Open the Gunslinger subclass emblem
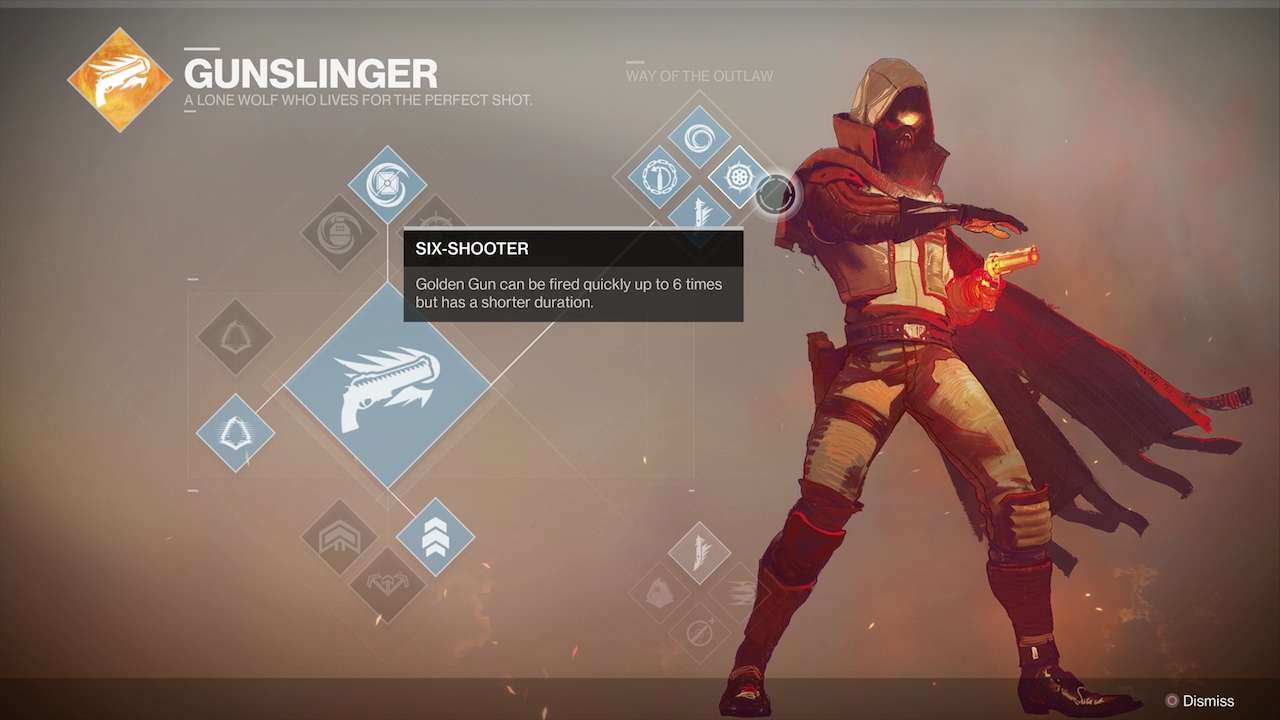This screenshot has height=720, width=1280. tap(119, 80)
